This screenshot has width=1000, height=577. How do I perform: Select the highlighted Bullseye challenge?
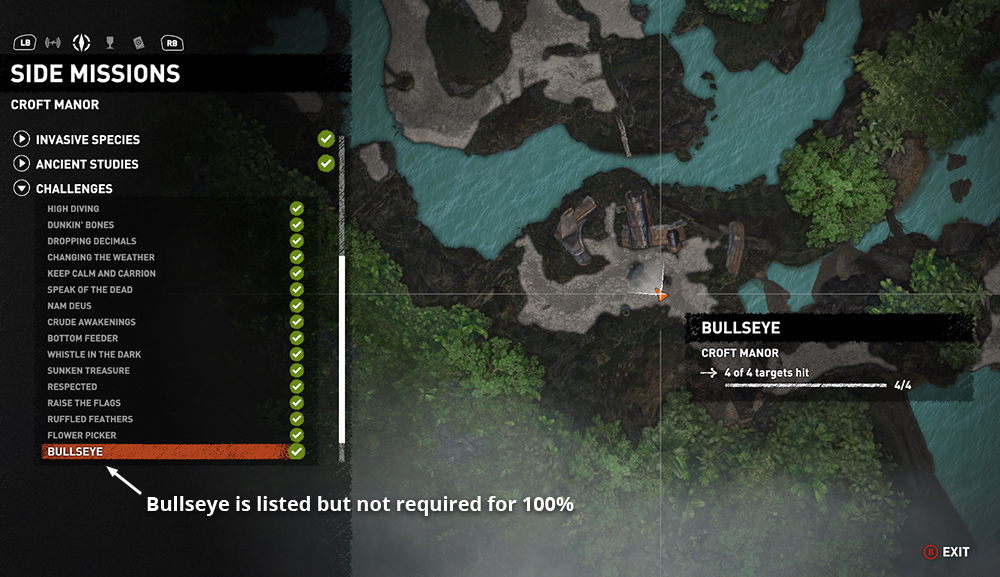point(76,452)
